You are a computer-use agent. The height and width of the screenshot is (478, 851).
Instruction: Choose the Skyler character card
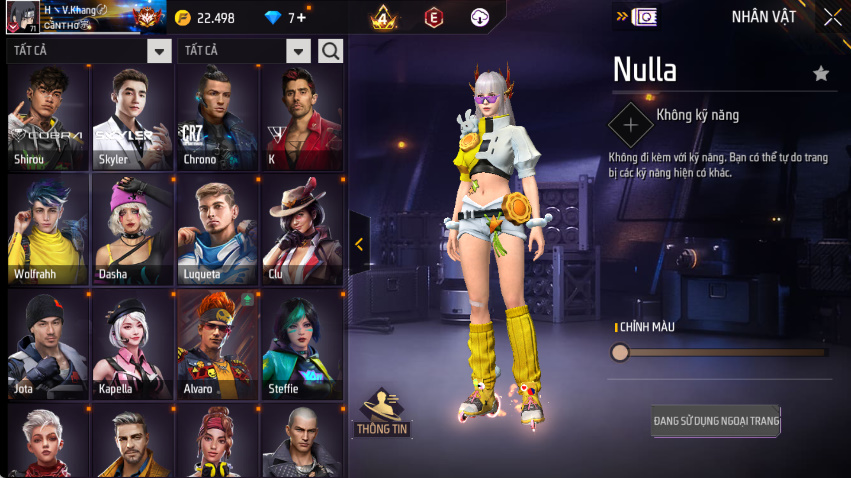click(132, 117)
